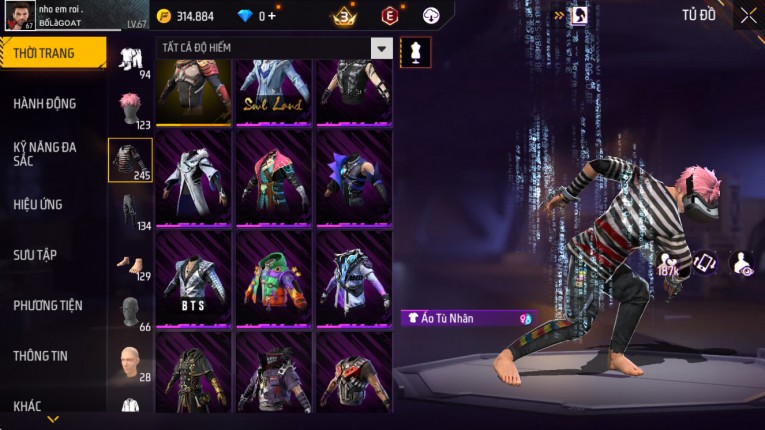Open the shoes category with bare feet icon
Viewport: 765px width, 430px height.
coord(130,264)
